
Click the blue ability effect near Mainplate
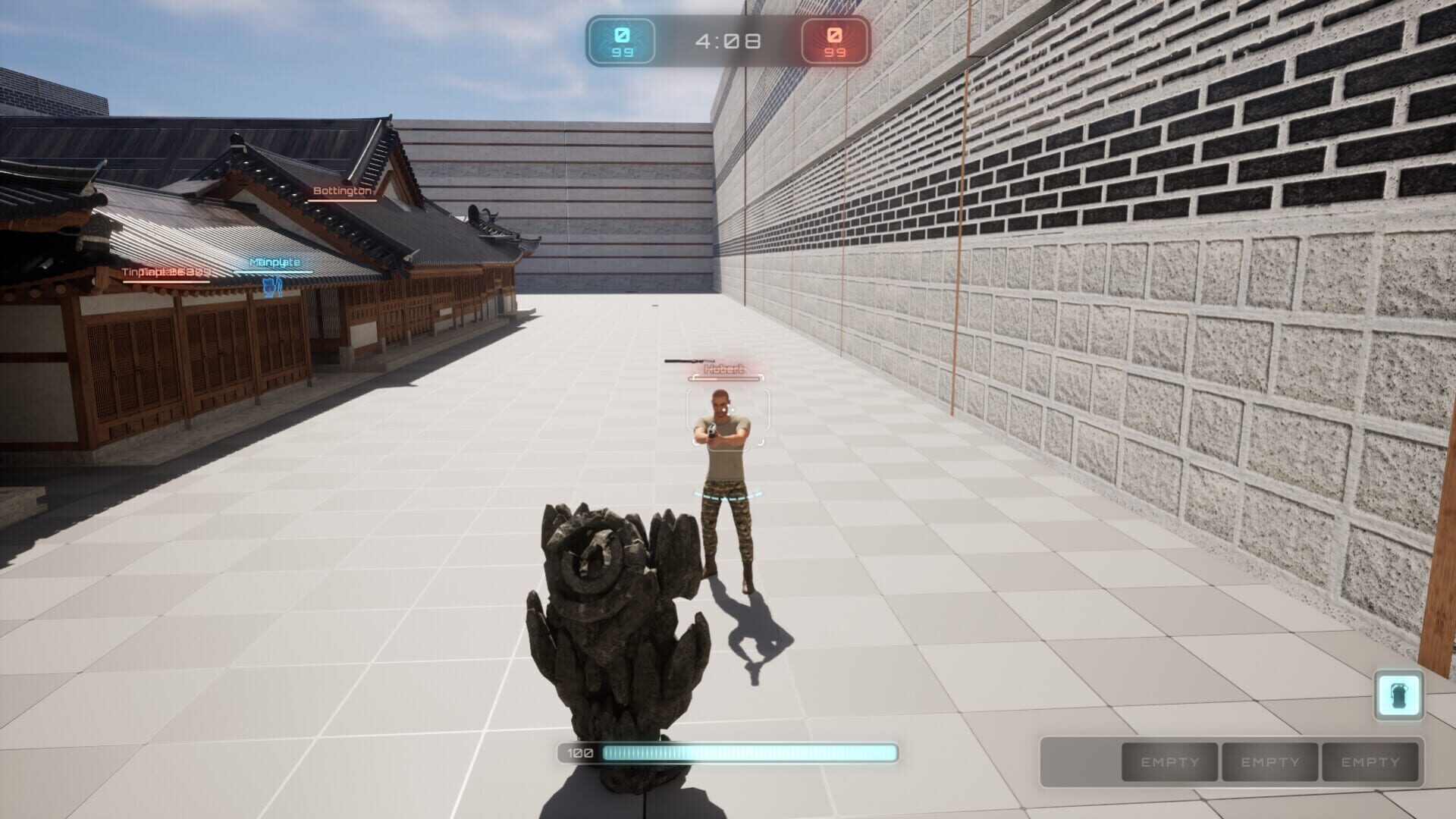click(x=273, y=287)
